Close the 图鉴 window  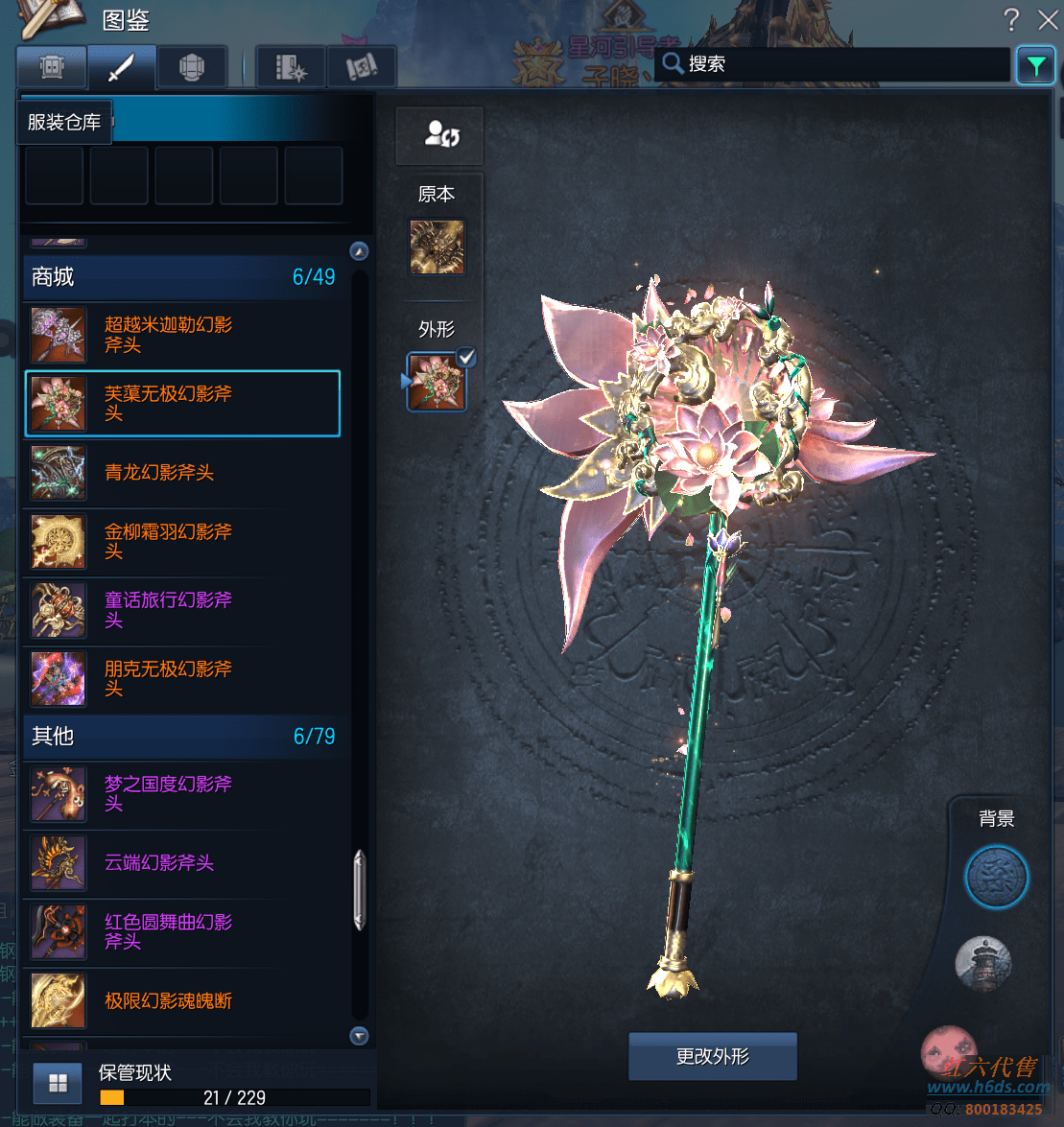tap(1048, 19)
